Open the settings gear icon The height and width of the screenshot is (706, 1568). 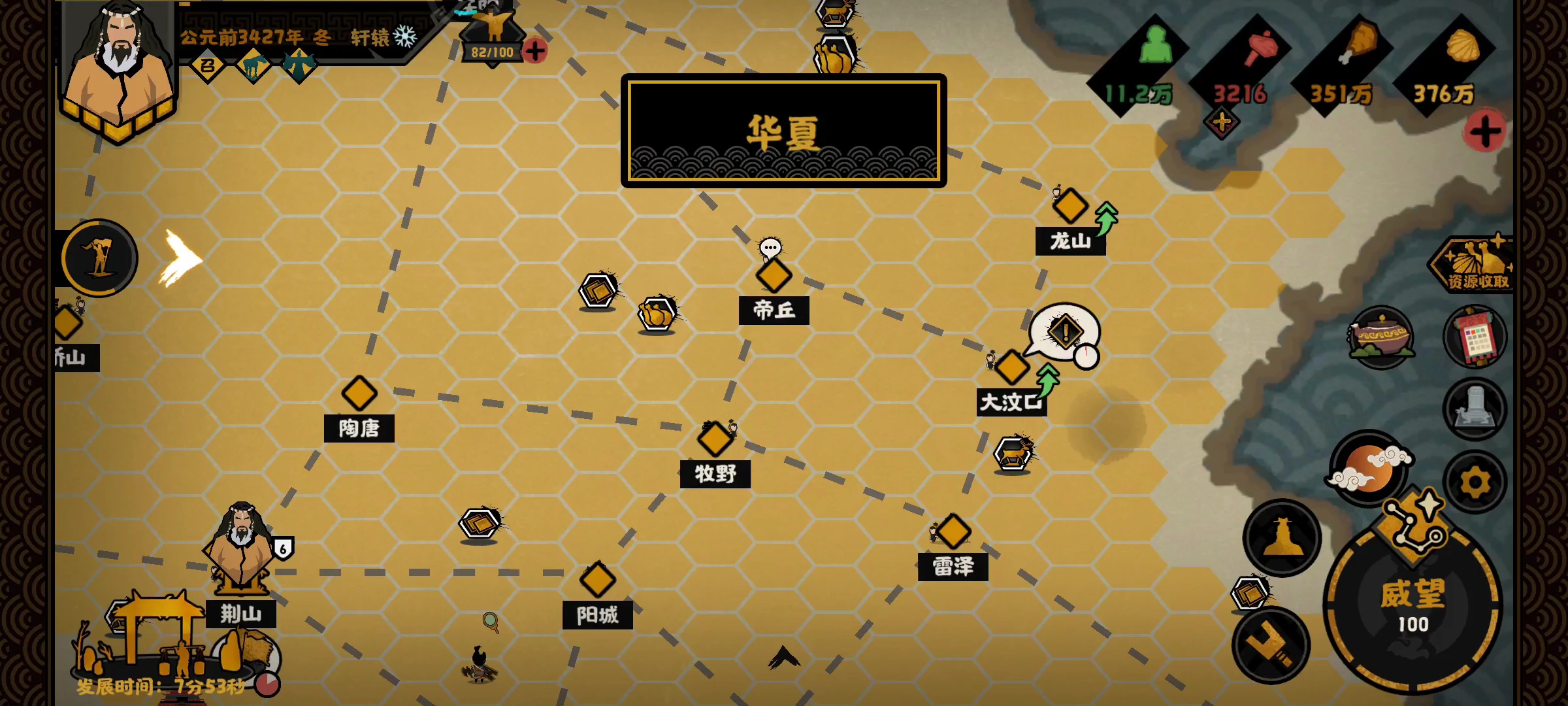(x=1475, y=480)
